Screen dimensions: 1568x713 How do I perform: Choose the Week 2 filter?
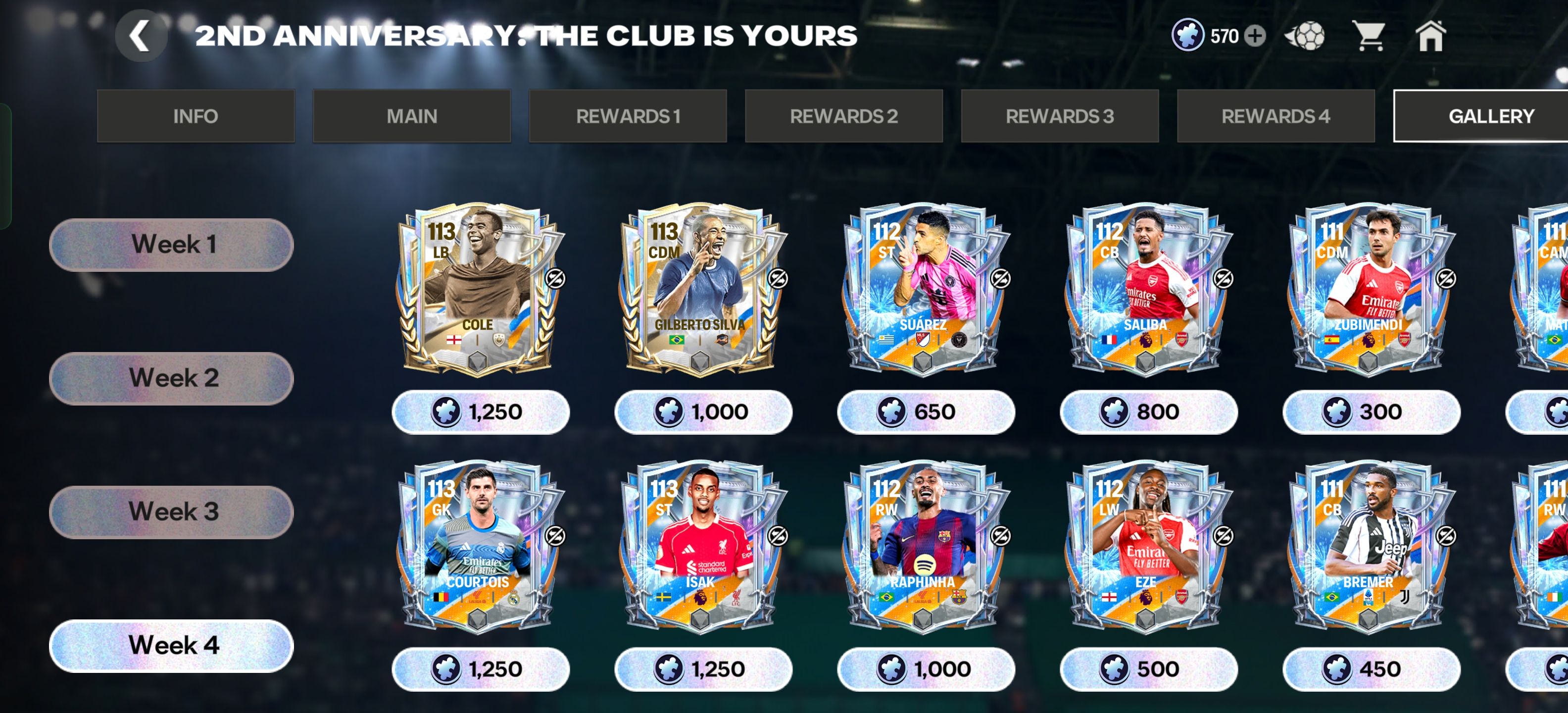[x=172, y=378]
